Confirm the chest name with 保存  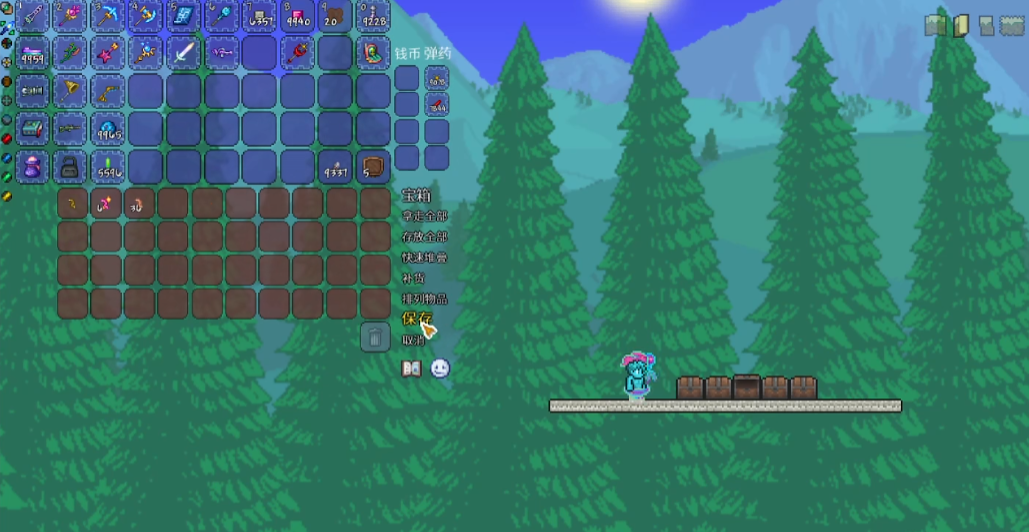coord(416,319)
